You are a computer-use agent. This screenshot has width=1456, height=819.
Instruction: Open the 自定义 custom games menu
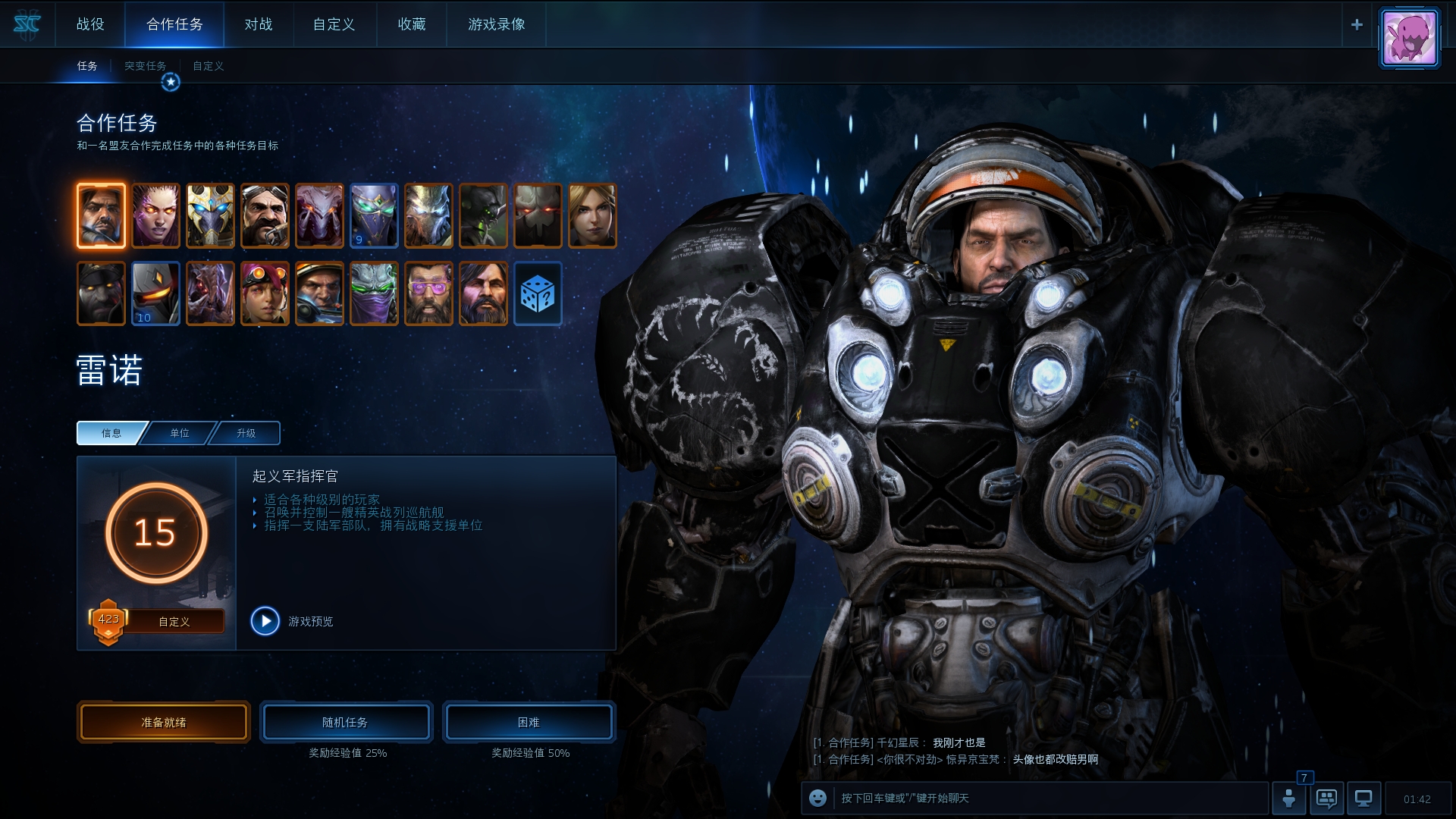click(334, 24)
